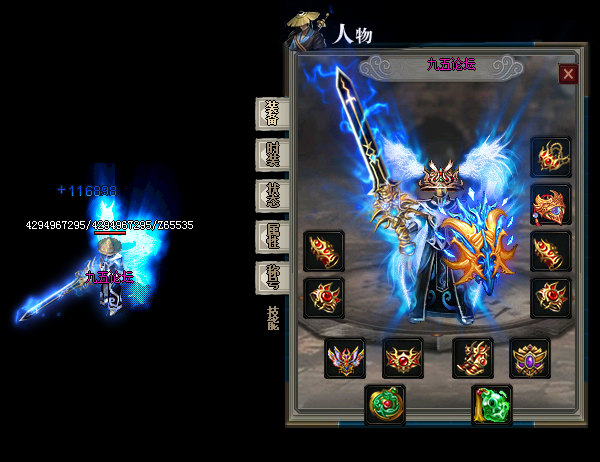Screen dimensions: 600x462
Task: Select the golden necklace slot above the mask
Action: coord(550,158)
